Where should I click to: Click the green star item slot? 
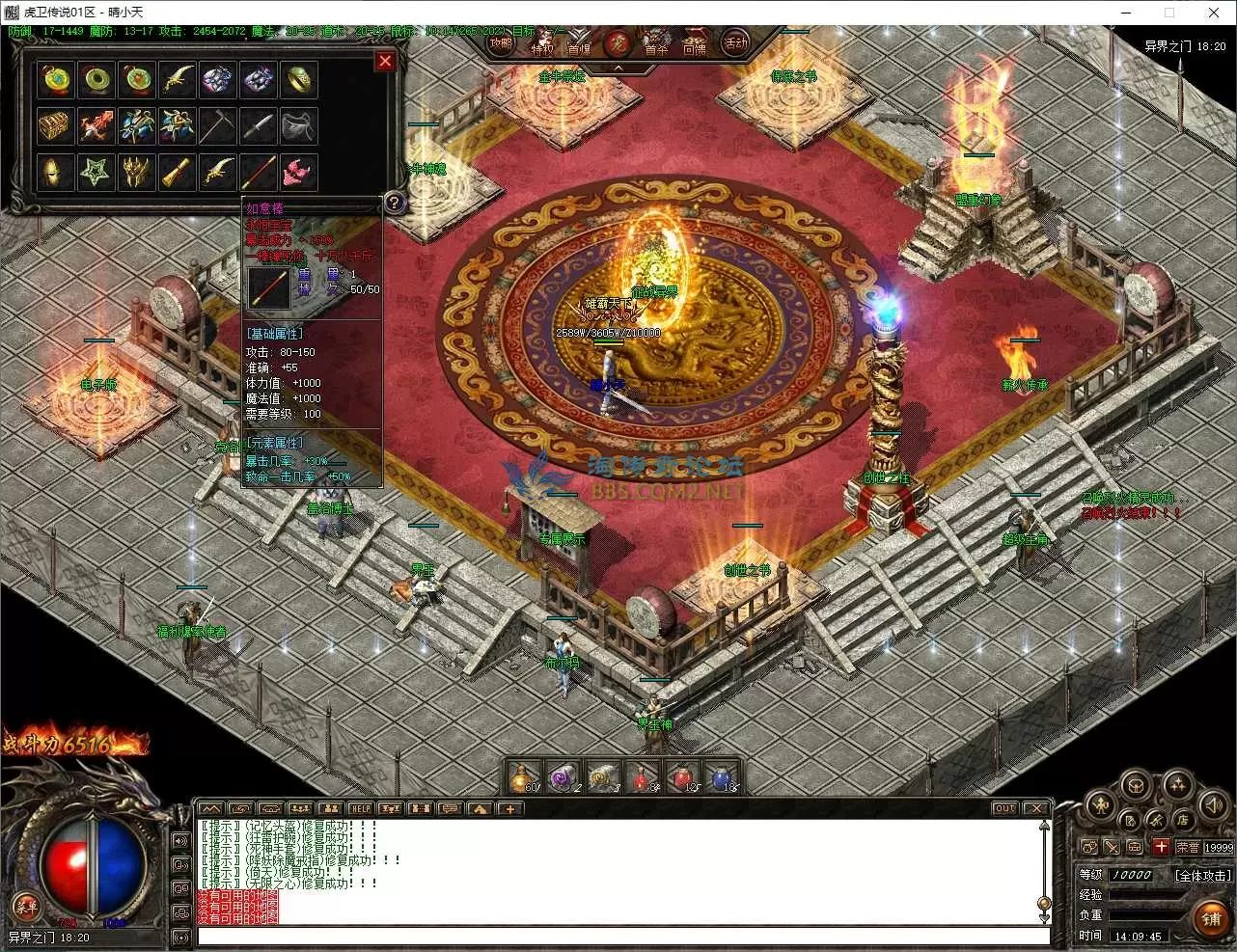pyautogui.click(x=96, y=173)
